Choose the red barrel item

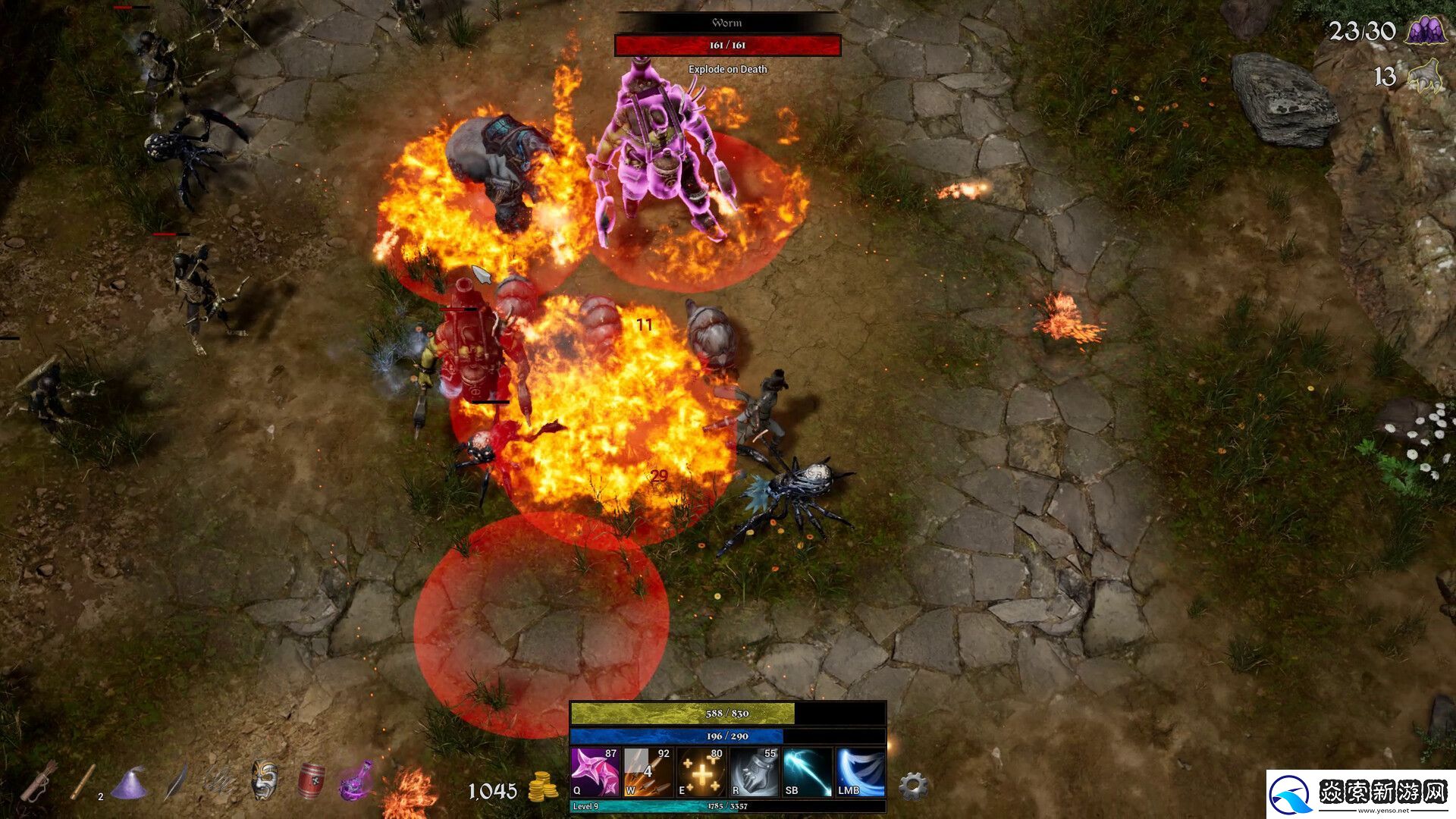[x=311, y=781]
